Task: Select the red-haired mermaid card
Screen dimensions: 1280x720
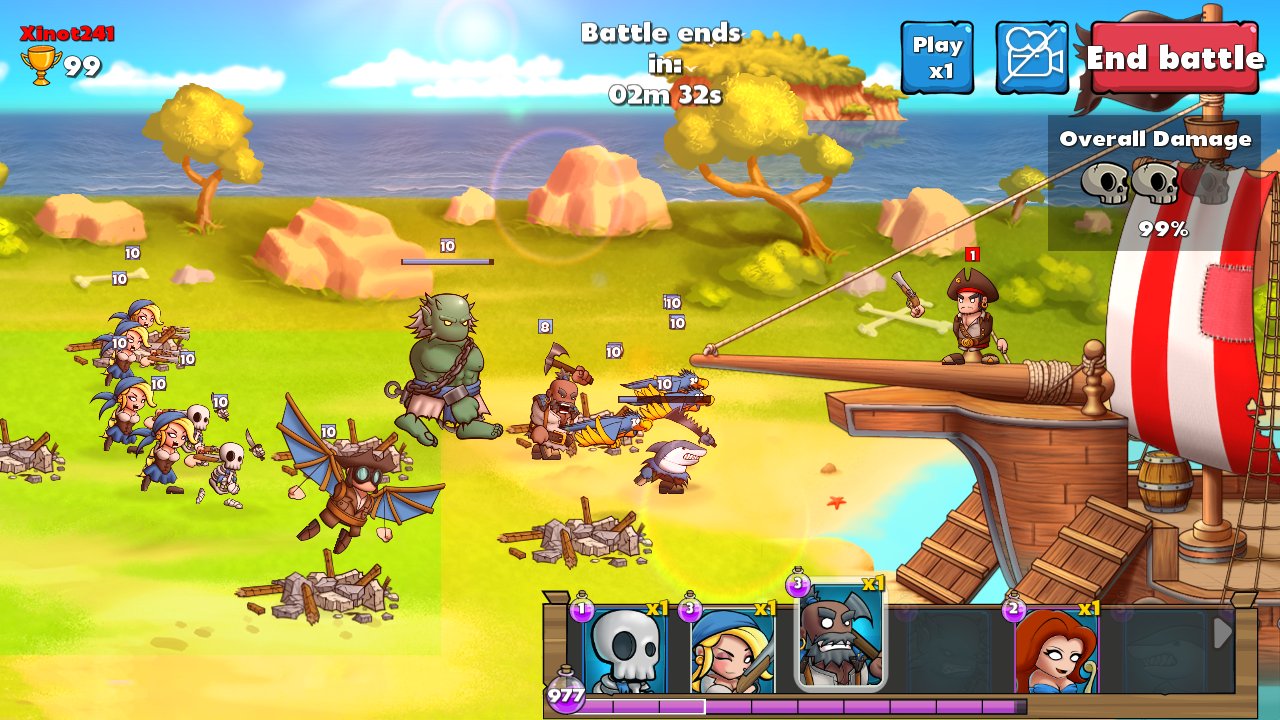Action: click(1056, 648)
